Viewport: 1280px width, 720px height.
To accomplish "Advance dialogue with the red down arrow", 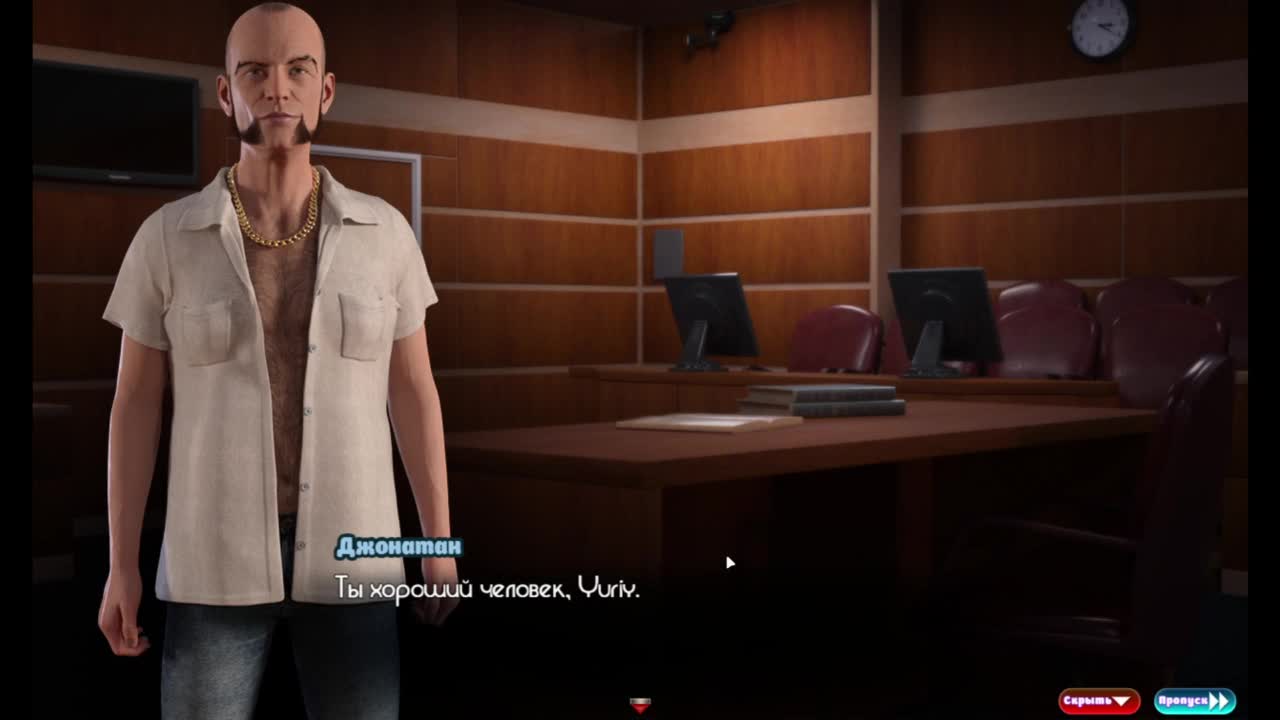I will click(641, 705).
